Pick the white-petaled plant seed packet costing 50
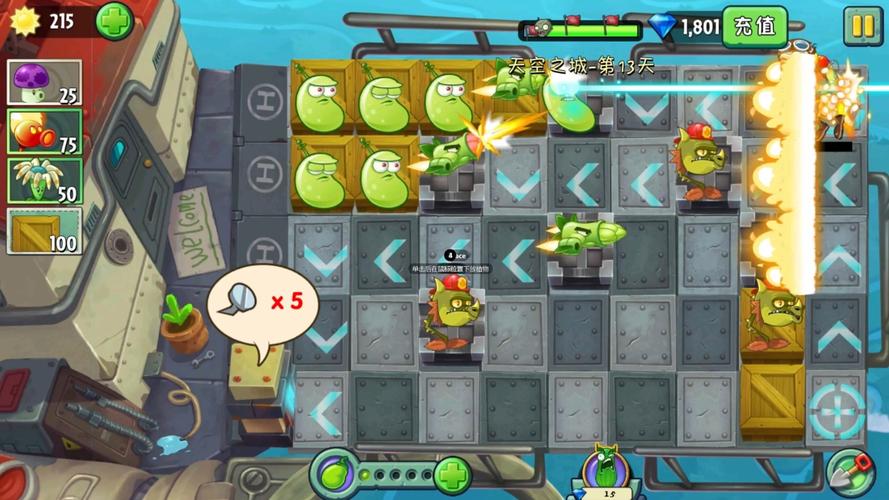The image size is (889, 500). [44, 180]
